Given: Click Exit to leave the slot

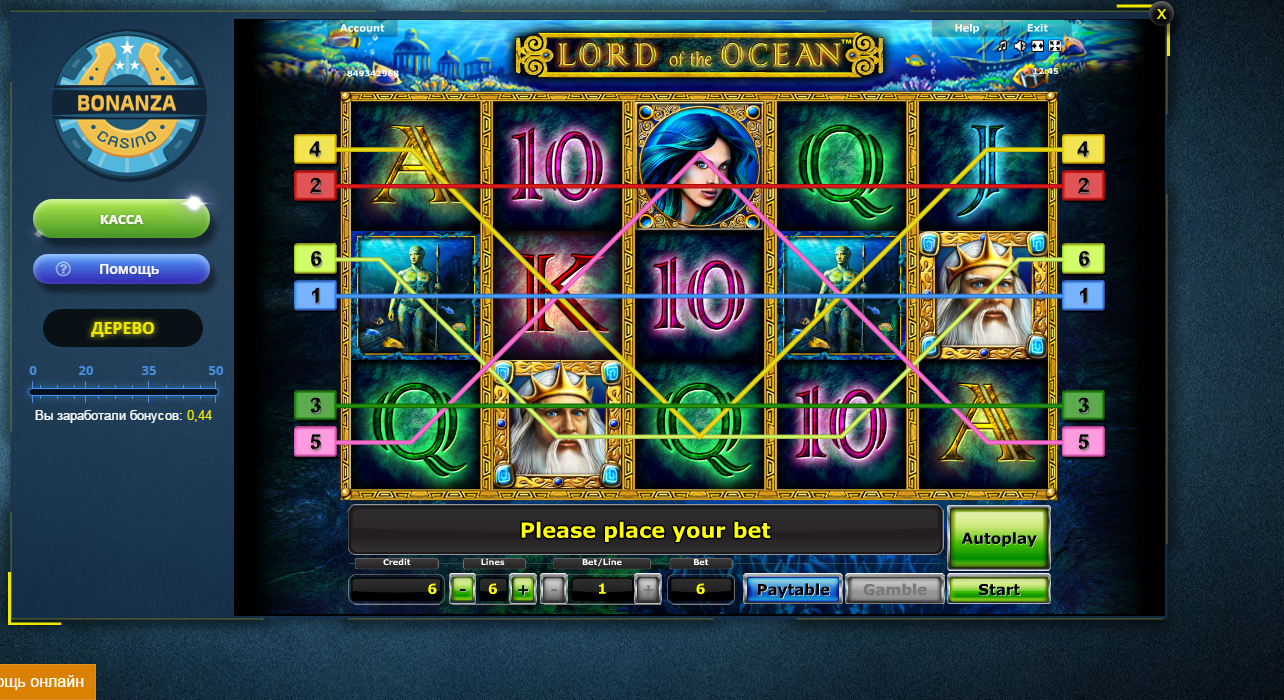Looking at the screenshot, I should click(x=1037, y=28).
